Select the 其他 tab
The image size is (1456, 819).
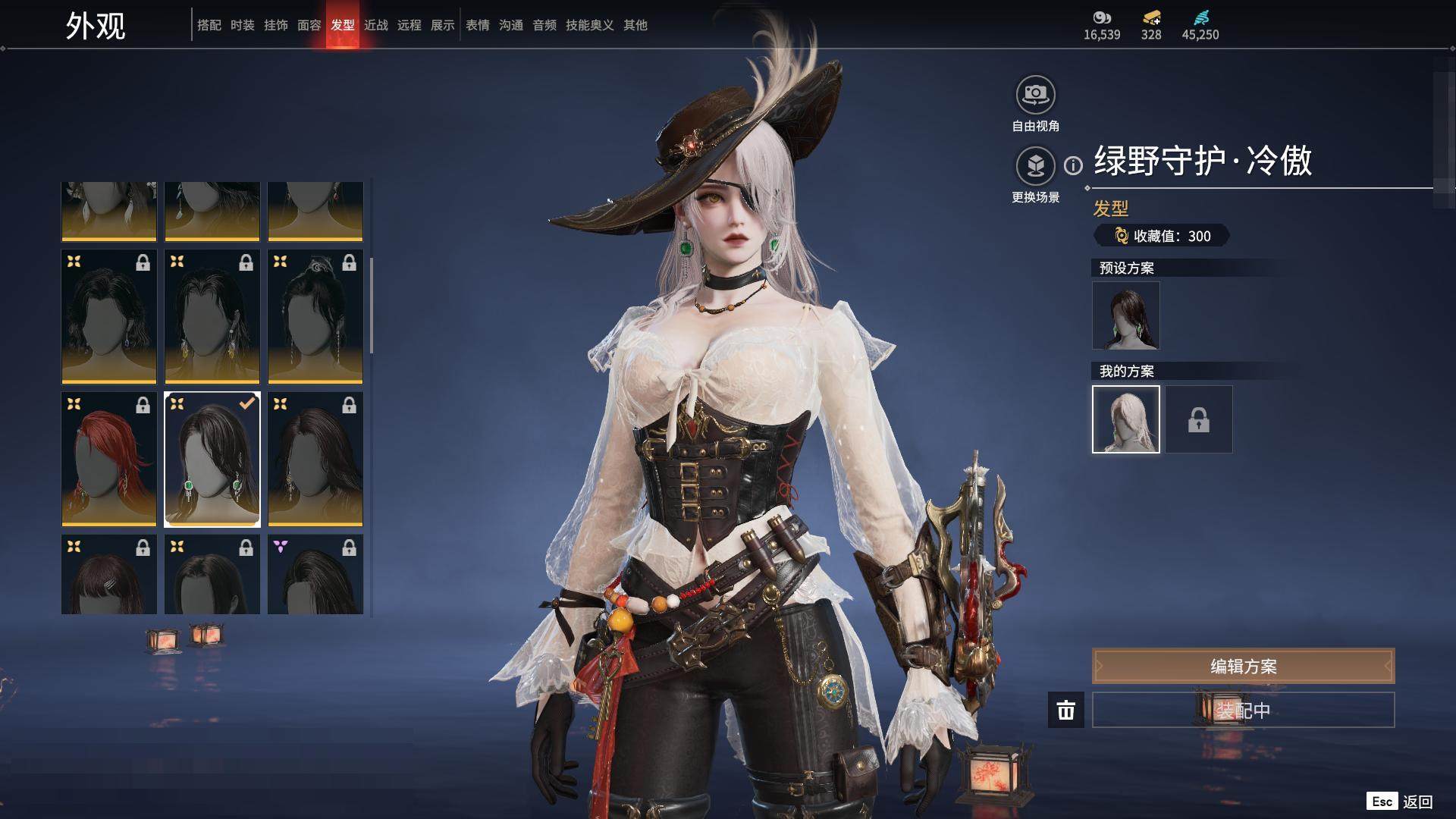[x=635, y=25]
